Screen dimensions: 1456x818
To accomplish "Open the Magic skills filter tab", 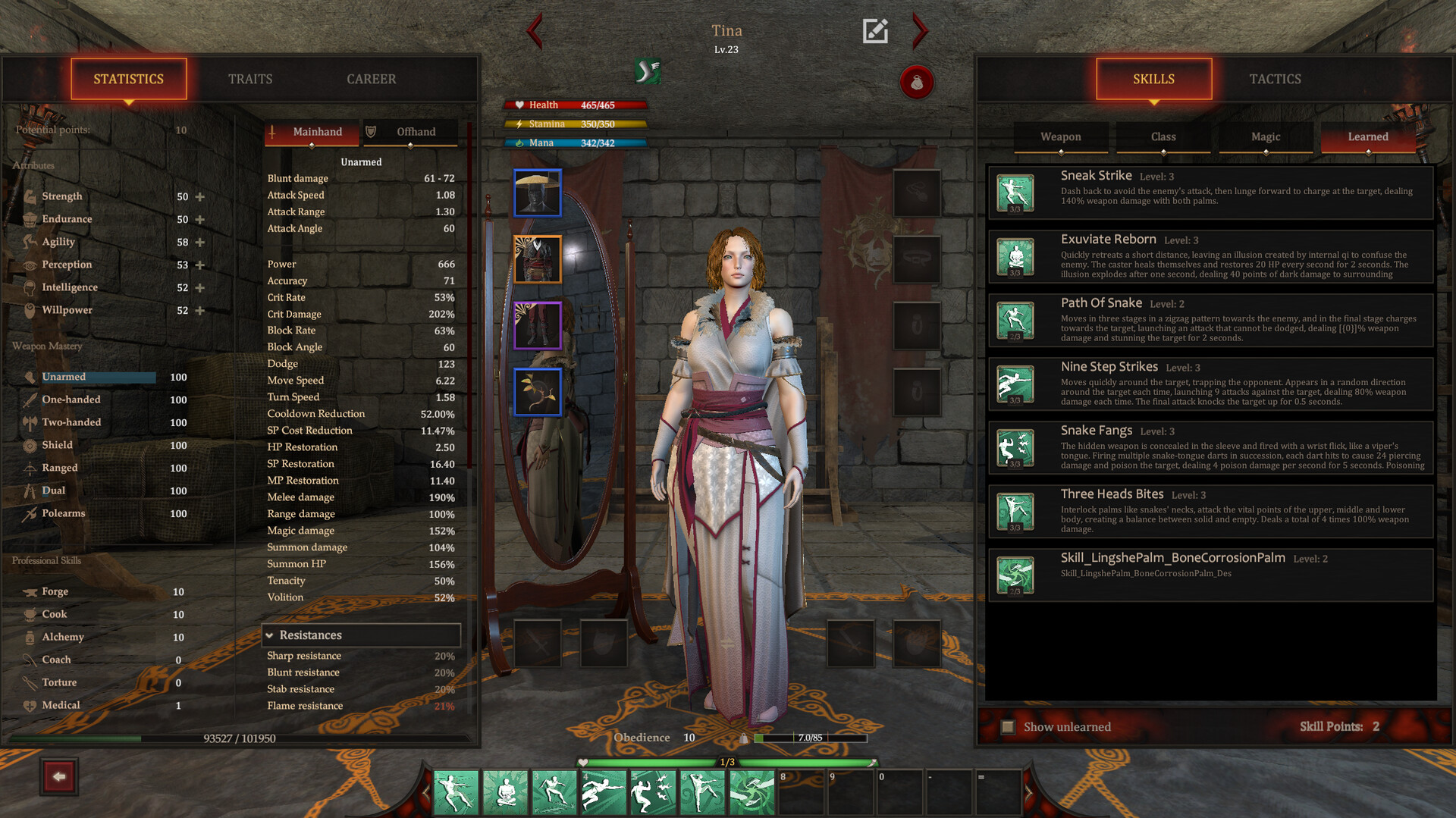I will coord(1265,137).
